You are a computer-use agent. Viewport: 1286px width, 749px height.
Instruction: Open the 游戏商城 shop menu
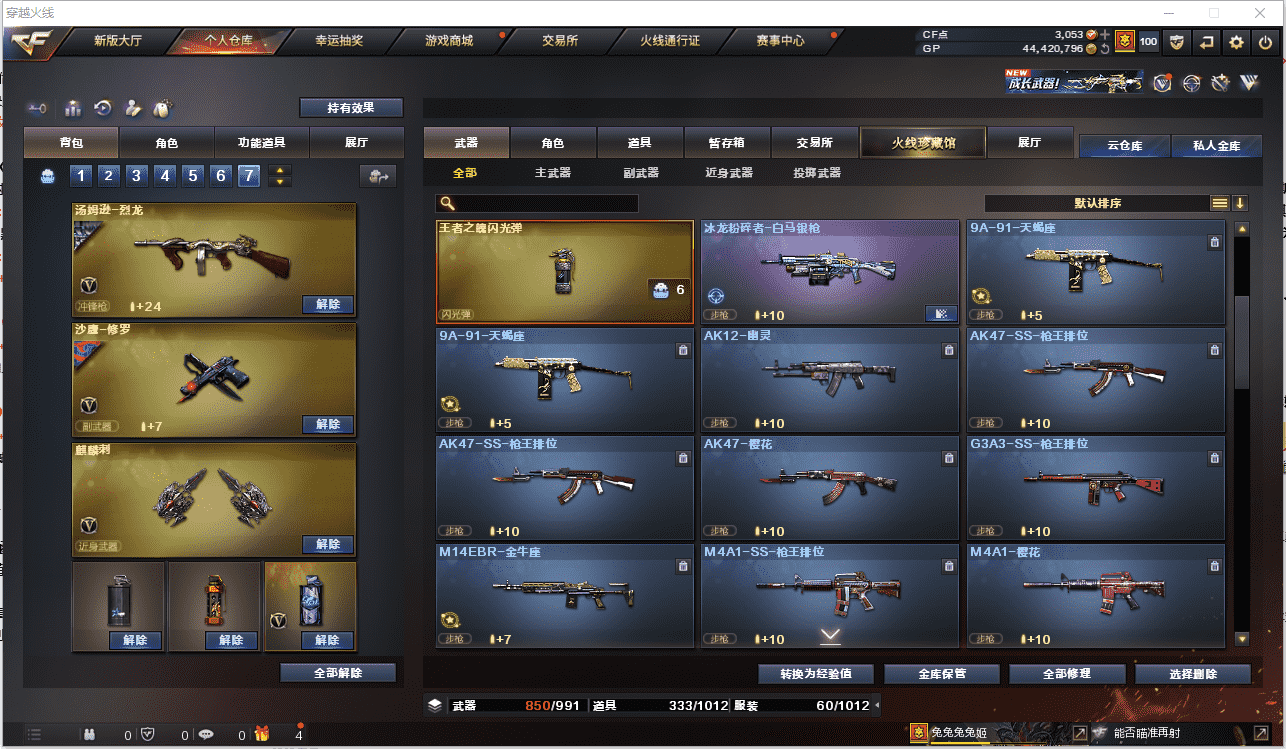click(x=448, y=41)
